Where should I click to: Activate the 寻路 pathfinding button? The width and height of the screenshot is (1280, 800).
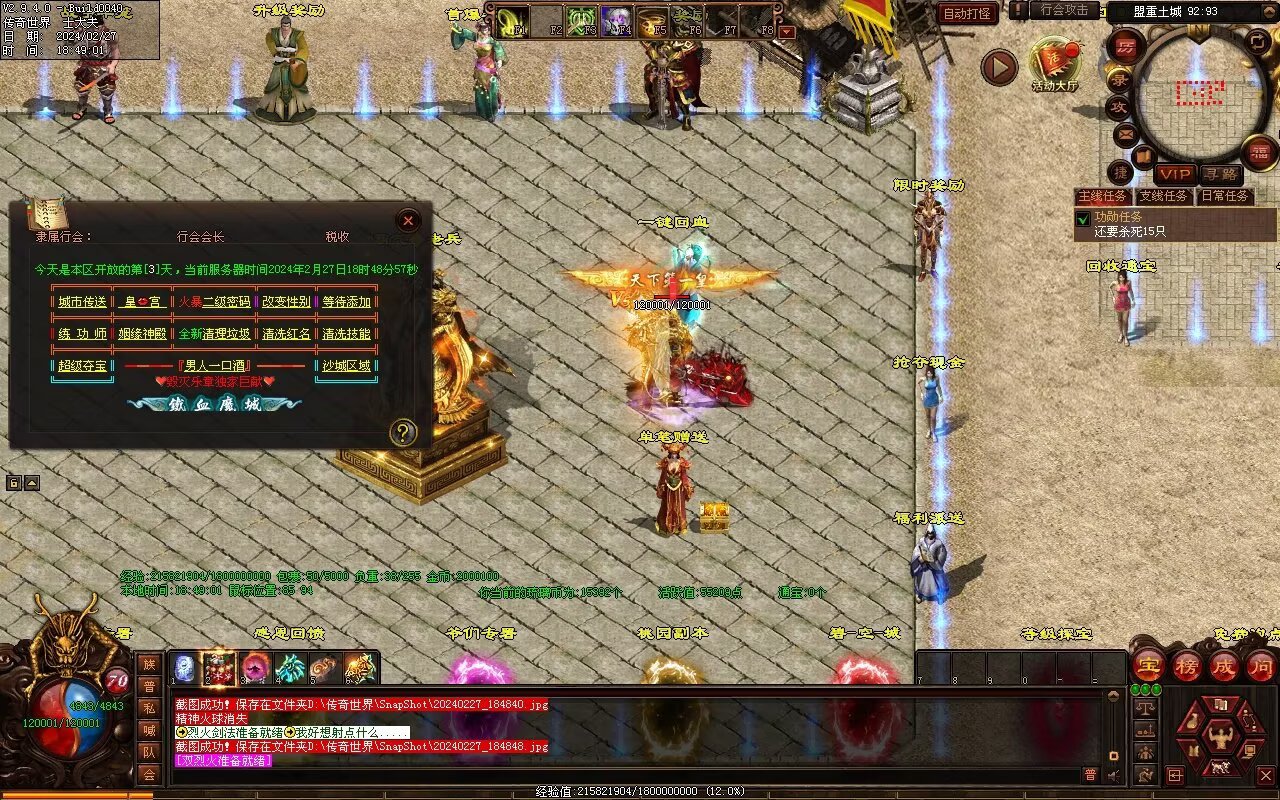tap(1219, 175)
